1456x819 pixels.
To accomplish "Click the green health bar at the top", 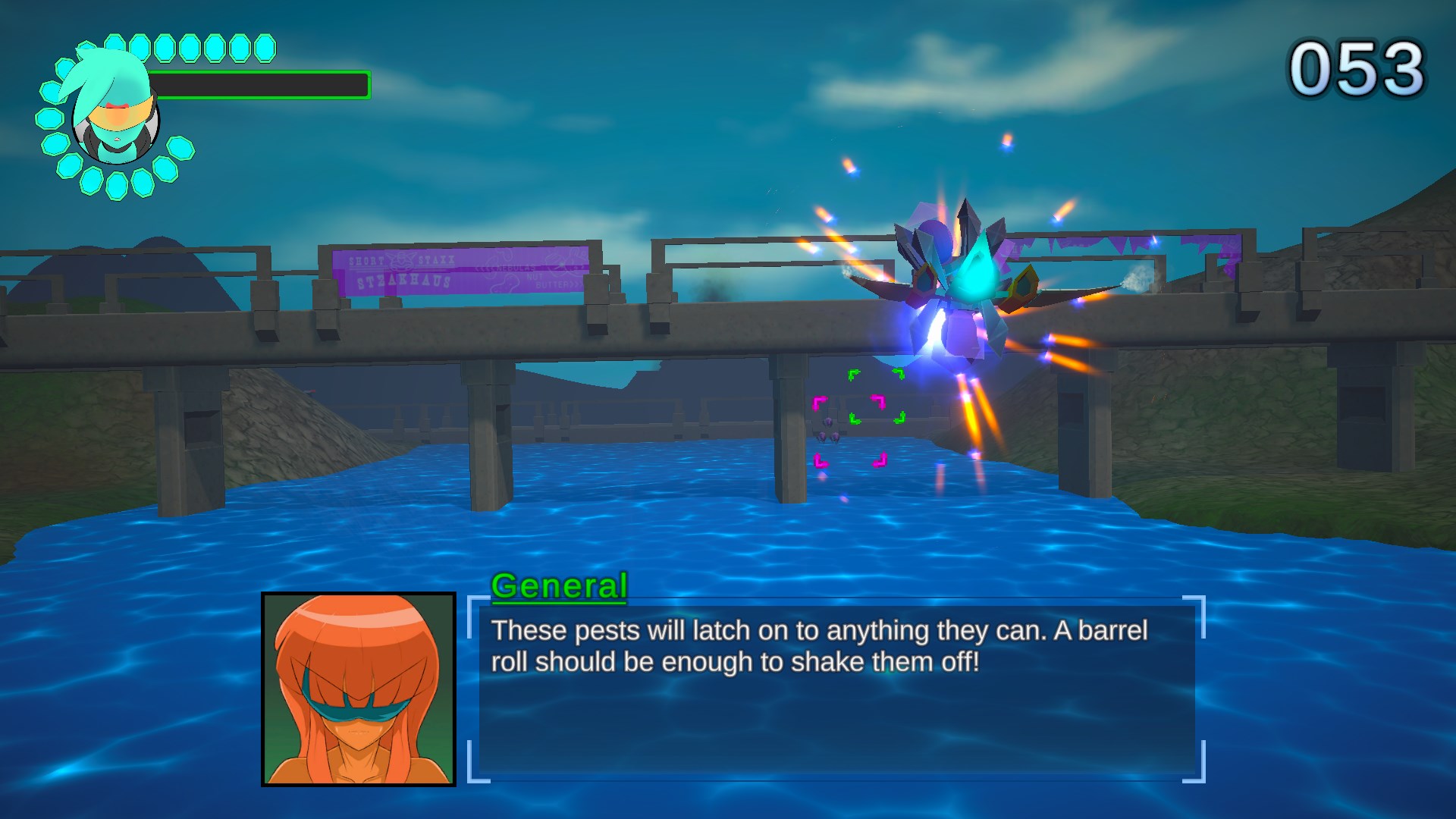I will coord(258,83).
